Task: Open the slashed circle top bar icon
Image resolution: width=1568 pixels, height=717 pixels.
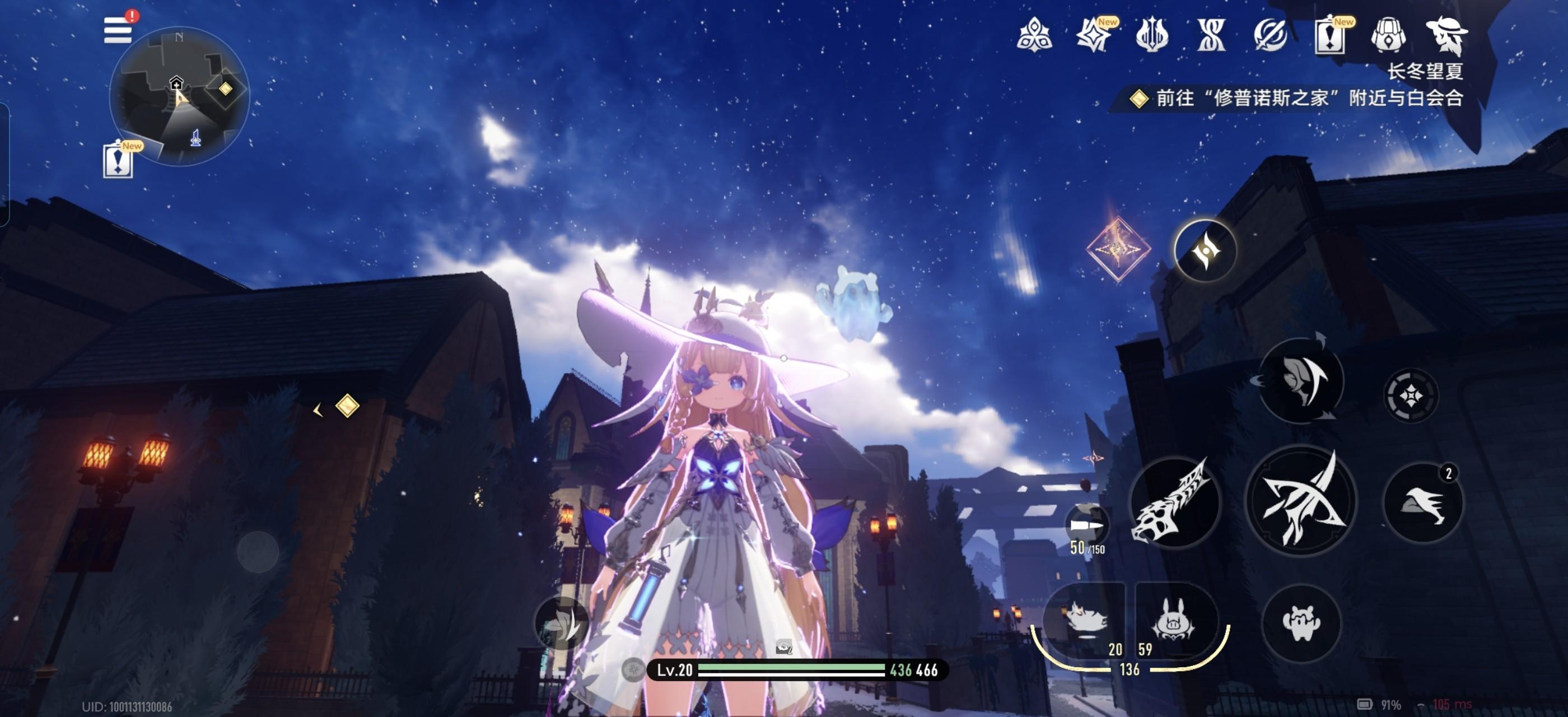Action: (1270, 35)
